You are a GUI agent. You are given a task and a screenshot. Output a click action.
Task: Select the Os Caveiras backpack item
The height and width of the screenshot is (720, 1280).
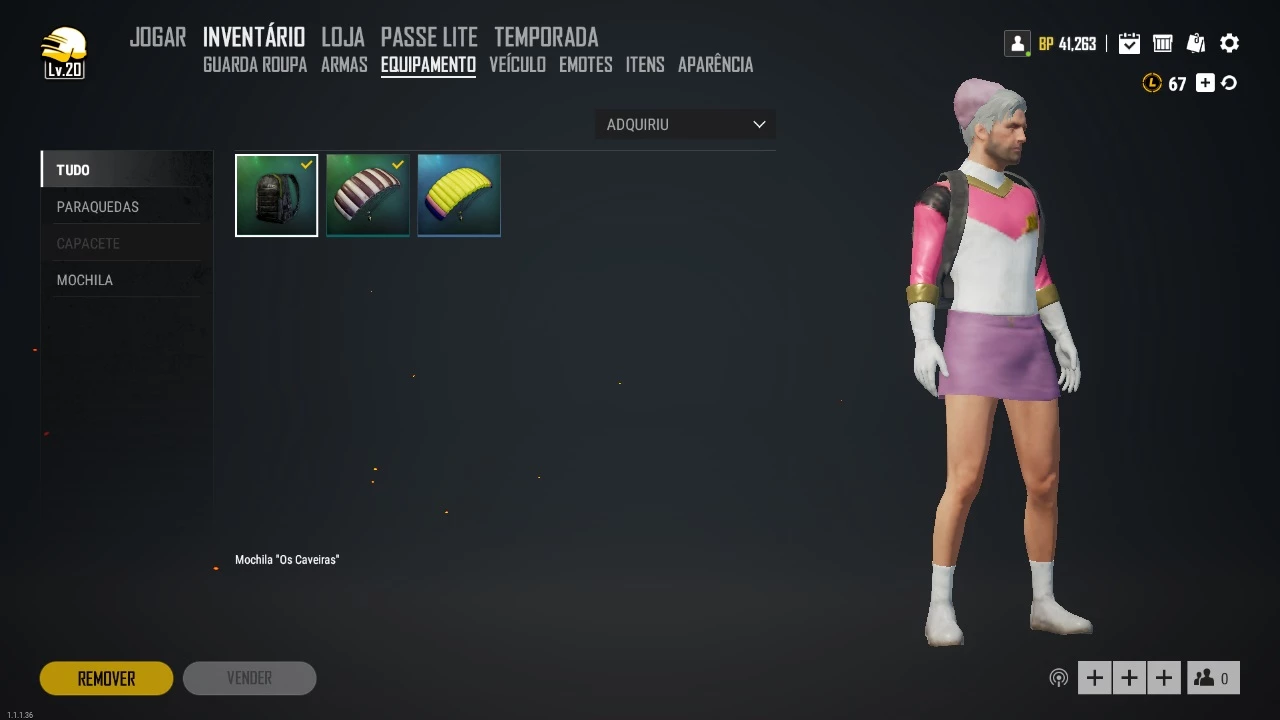click(x=276, y=196)
